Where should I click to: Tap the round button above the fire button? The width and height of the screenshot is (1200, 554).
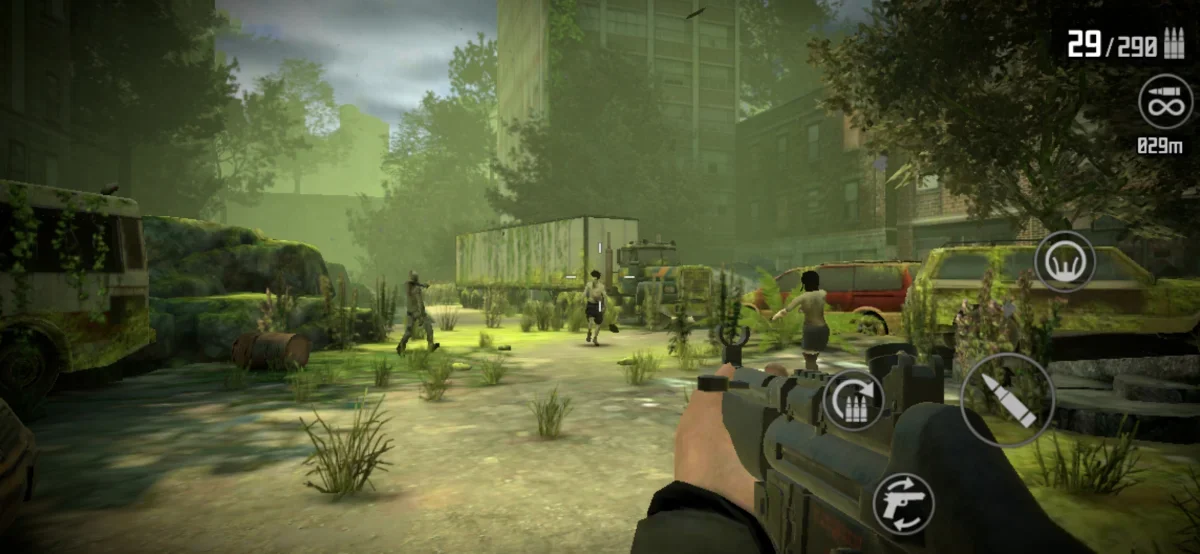tap(1064, 261)
